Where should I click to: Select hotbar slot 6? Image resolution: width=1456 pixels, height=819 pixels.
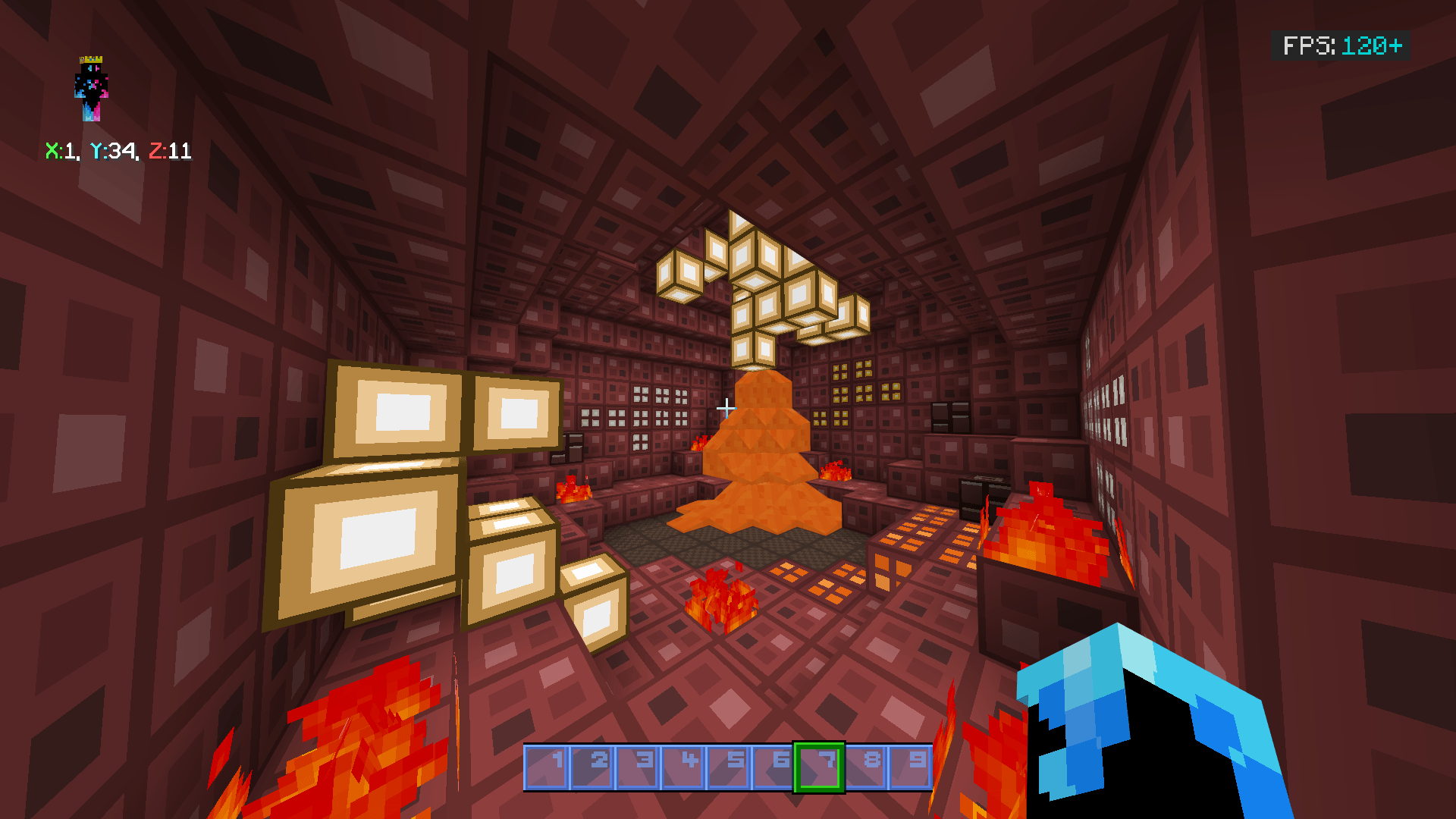[775, 767]
